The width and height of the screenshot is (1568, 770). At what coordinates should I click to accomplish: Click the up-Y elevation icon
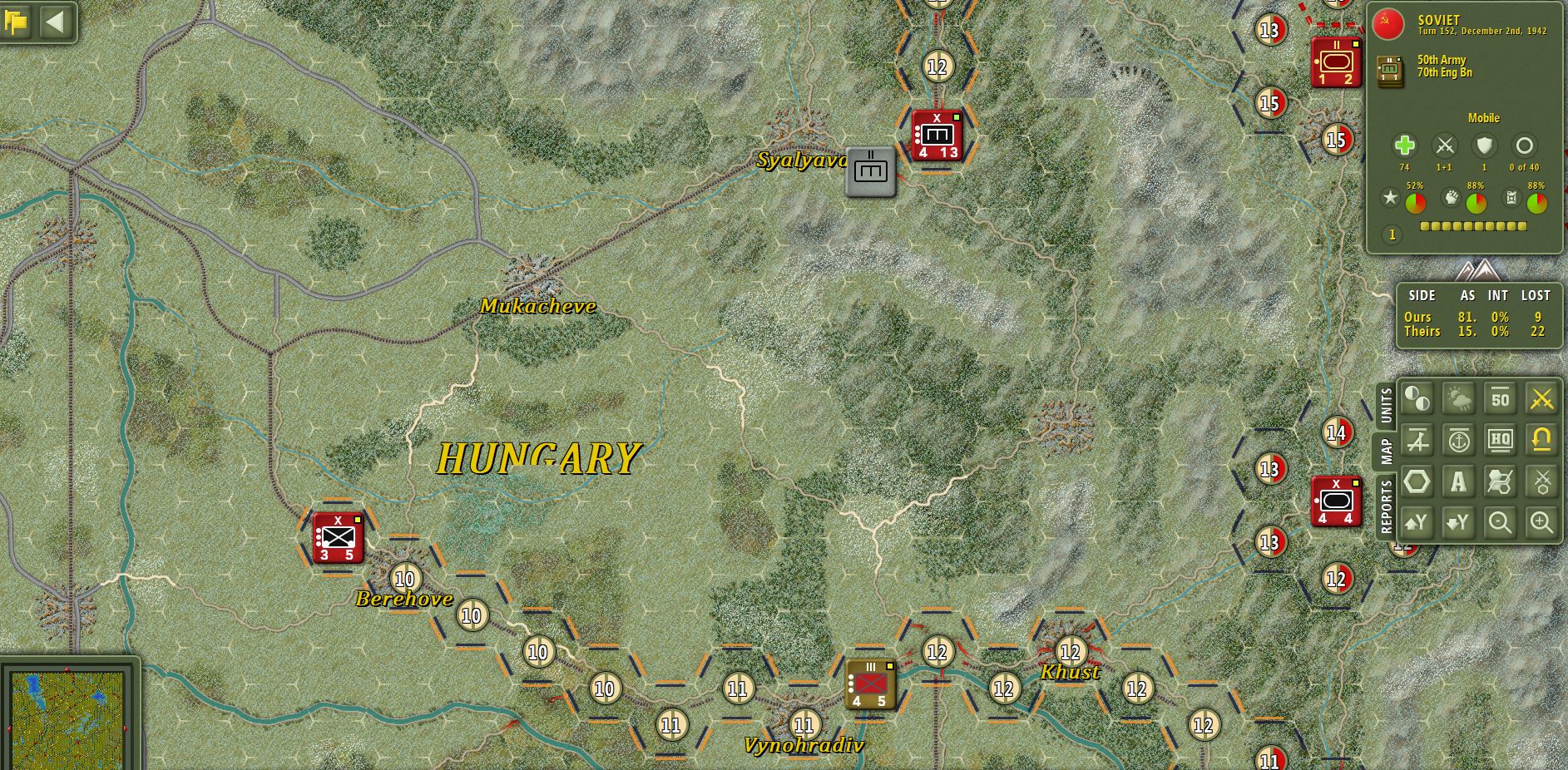click(1418, 521)
